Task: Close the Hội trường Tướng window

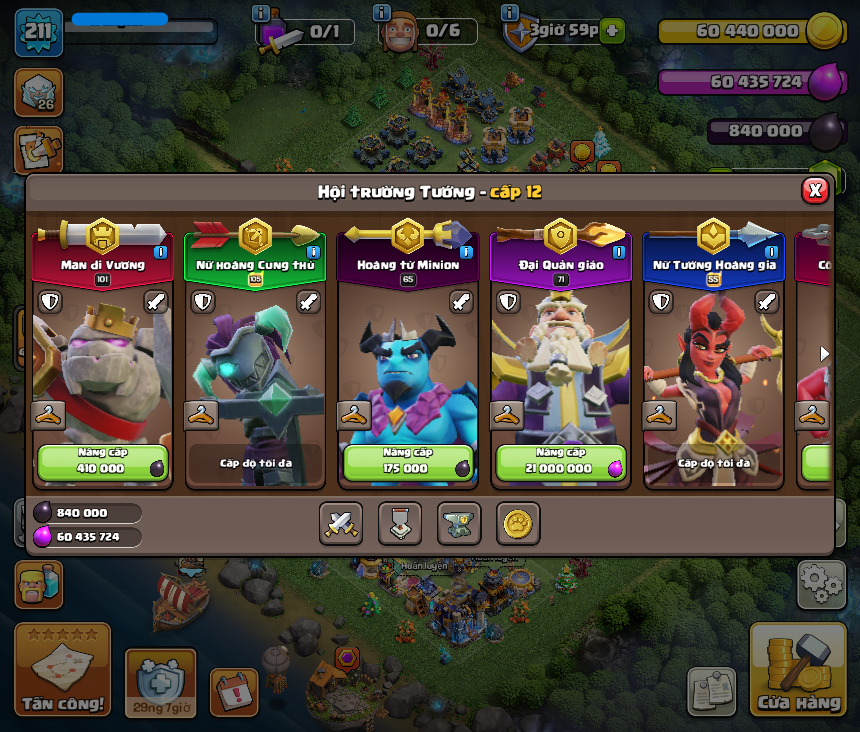Action: tap(815, 190)
